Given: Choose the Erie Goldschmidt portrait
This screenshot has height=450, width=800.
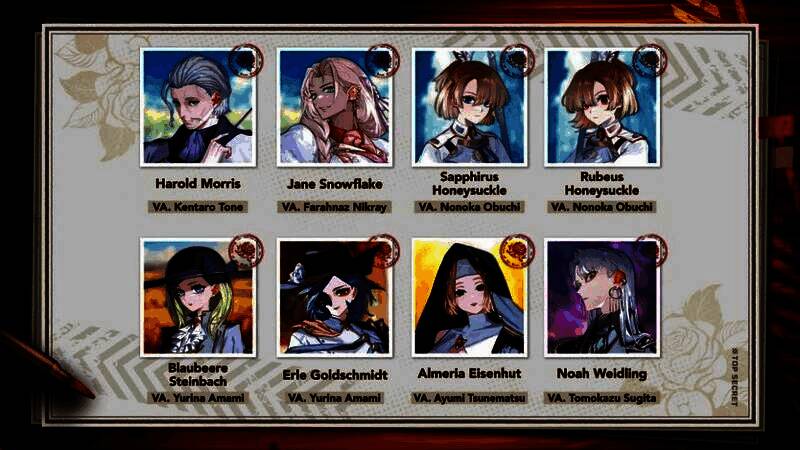Looking at the screenshot, I should click(335, 297).
